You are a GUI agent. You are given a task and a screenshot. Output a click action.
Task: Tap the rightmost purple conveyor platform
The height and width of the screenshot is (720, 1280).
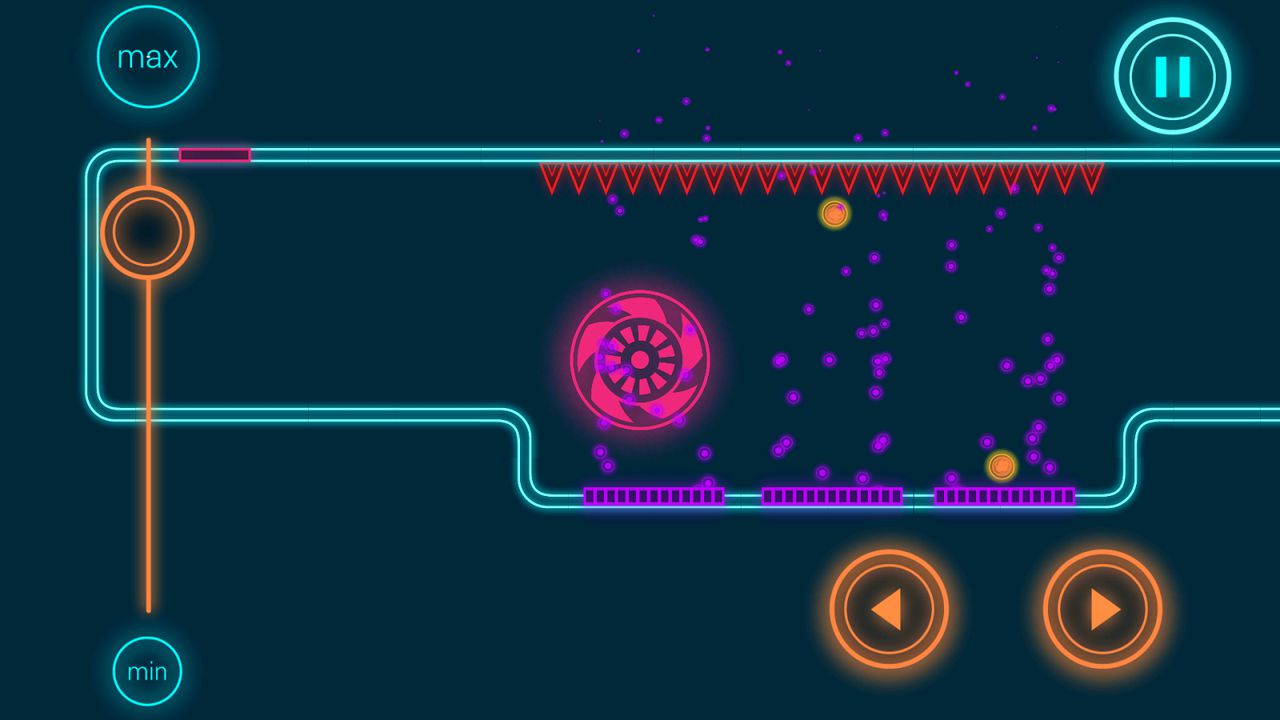pos(1003,494)
